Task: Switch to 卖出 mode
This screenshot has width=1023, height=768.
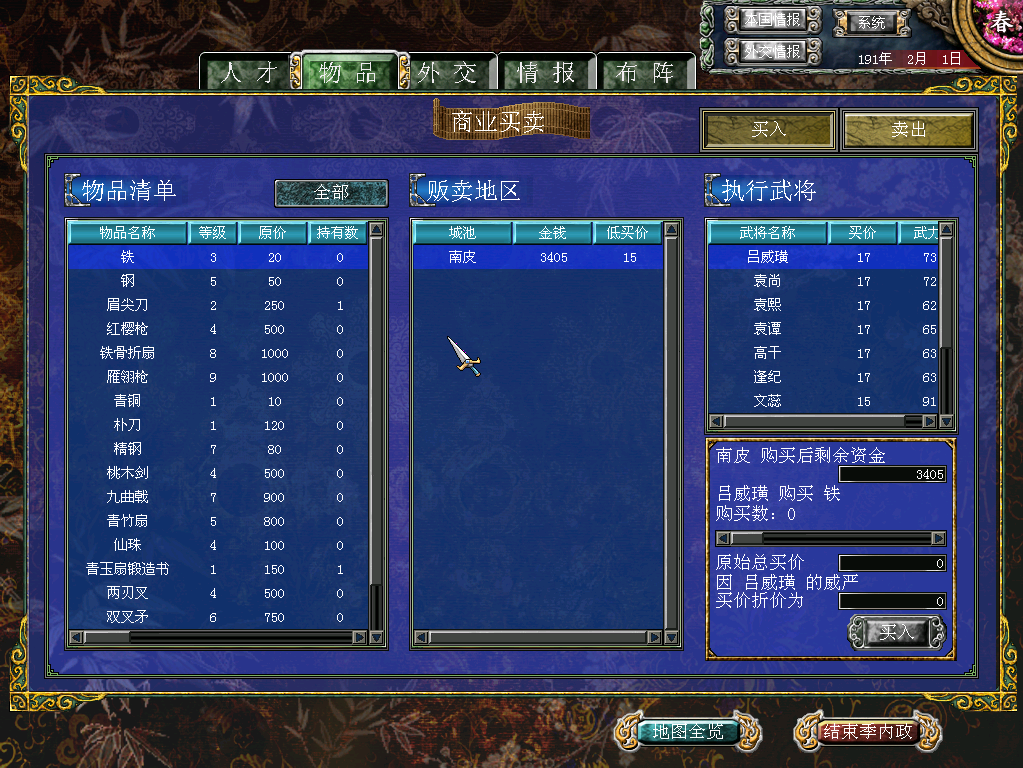Action: coord(908,130)
